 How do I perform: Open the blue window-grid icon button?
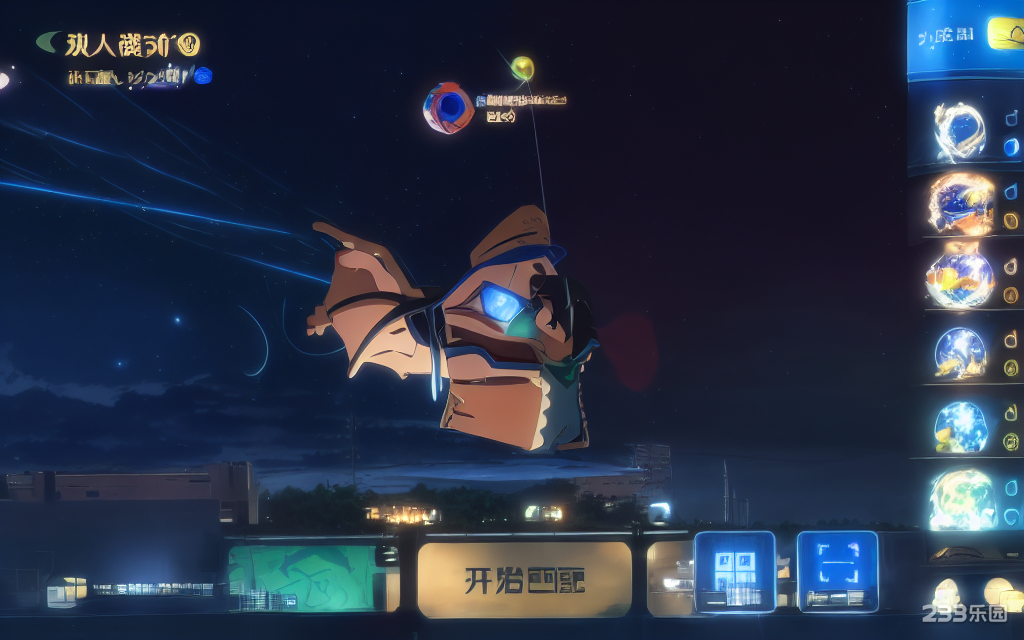tap(734, 571)
